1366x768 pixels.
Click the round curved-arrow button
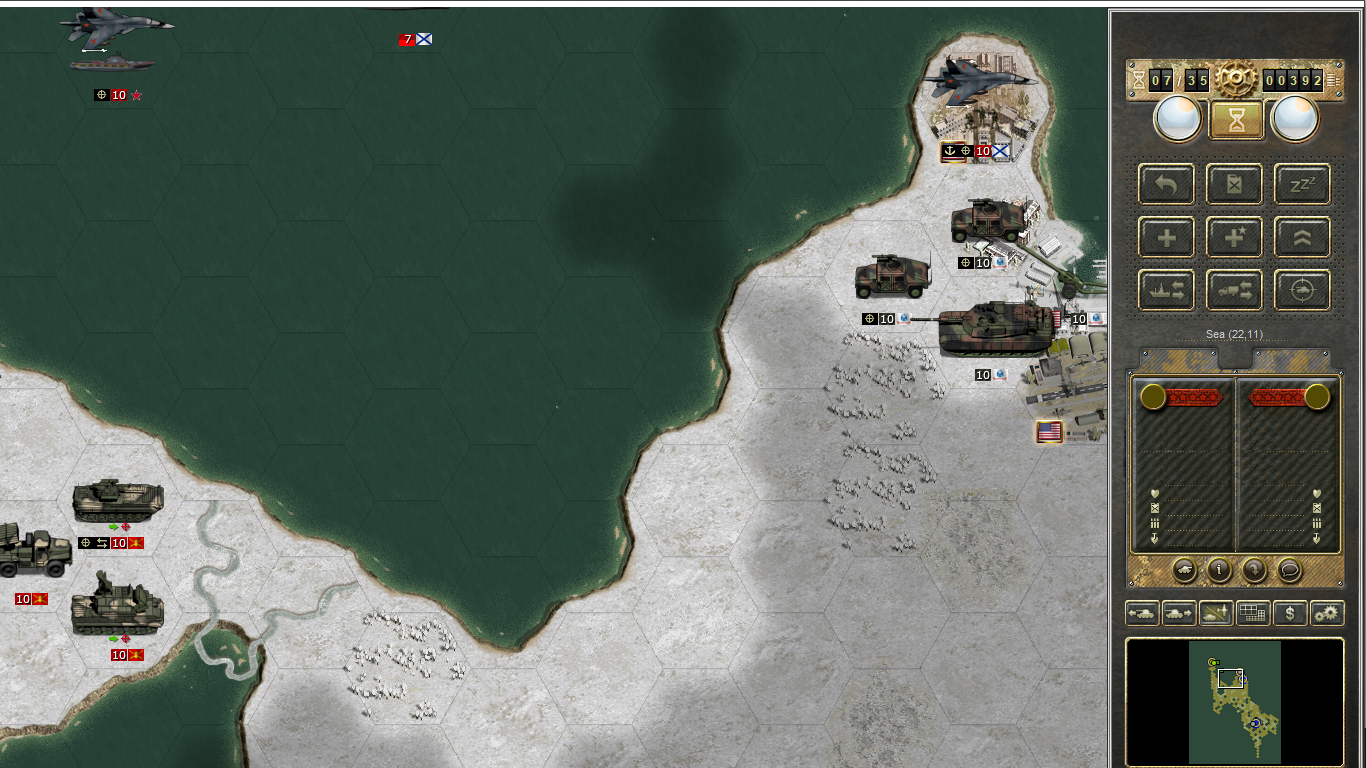pos(1254,570)
